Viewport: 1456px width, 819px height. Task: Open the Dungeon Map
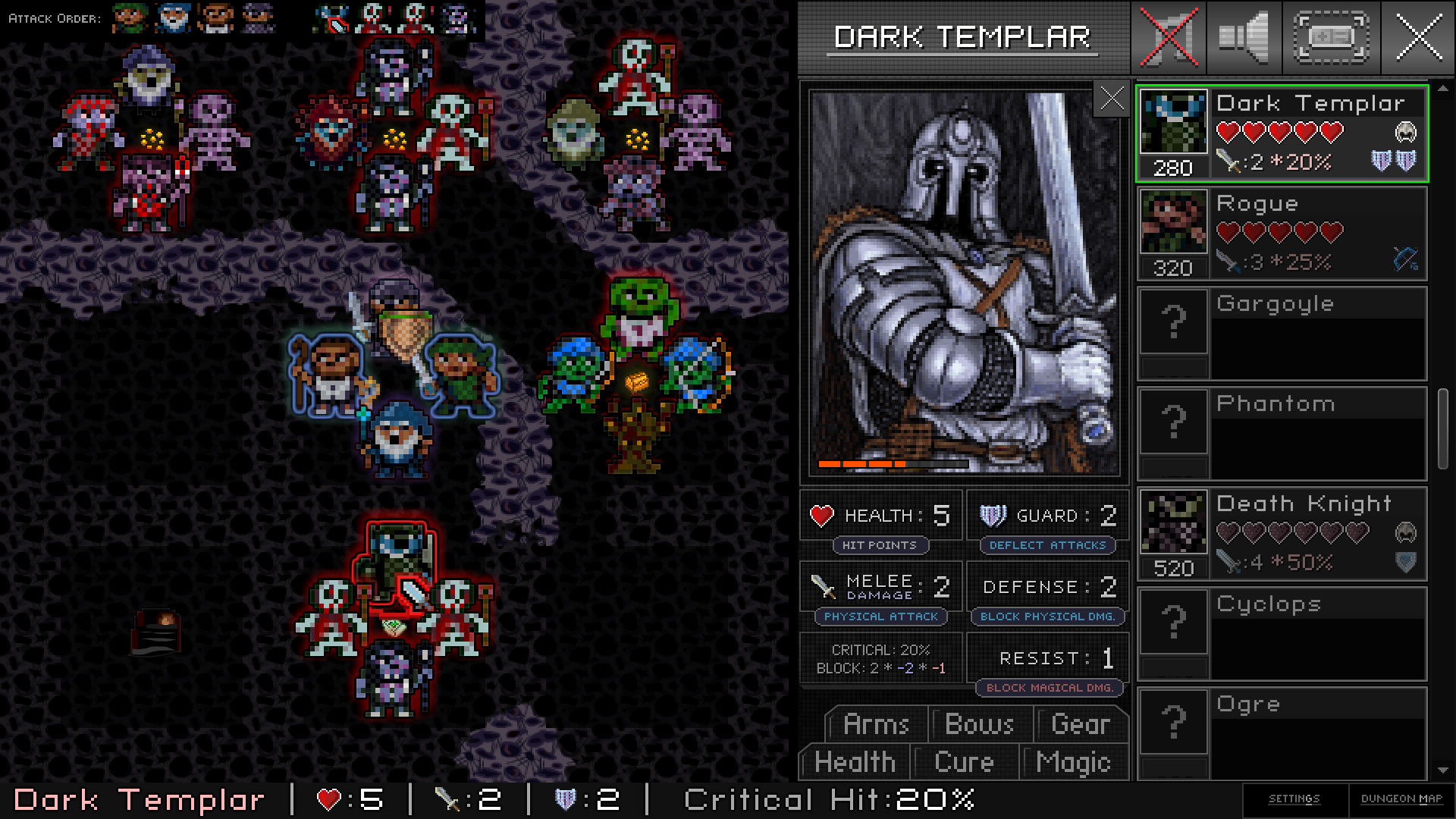[x=1401, y=798]
